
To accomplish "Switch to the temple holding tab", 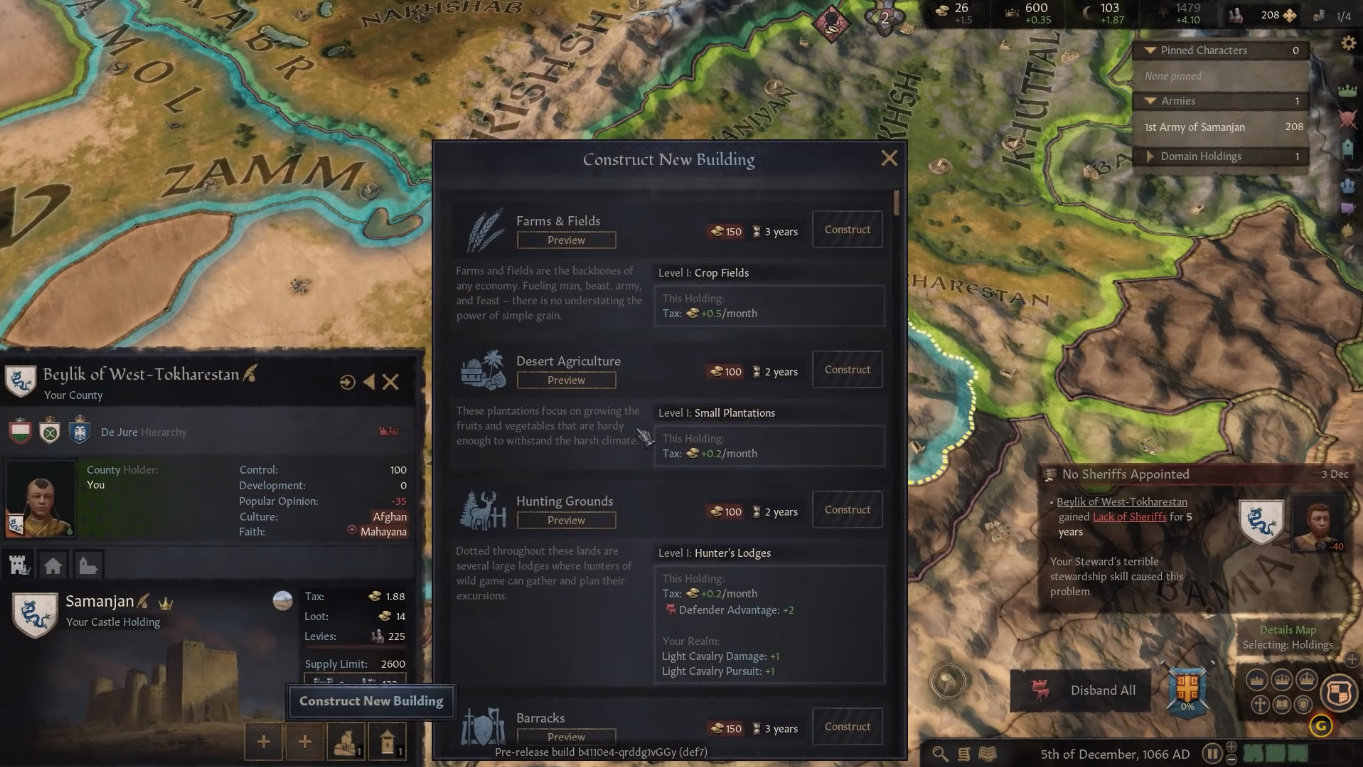I will pos(88,565).
